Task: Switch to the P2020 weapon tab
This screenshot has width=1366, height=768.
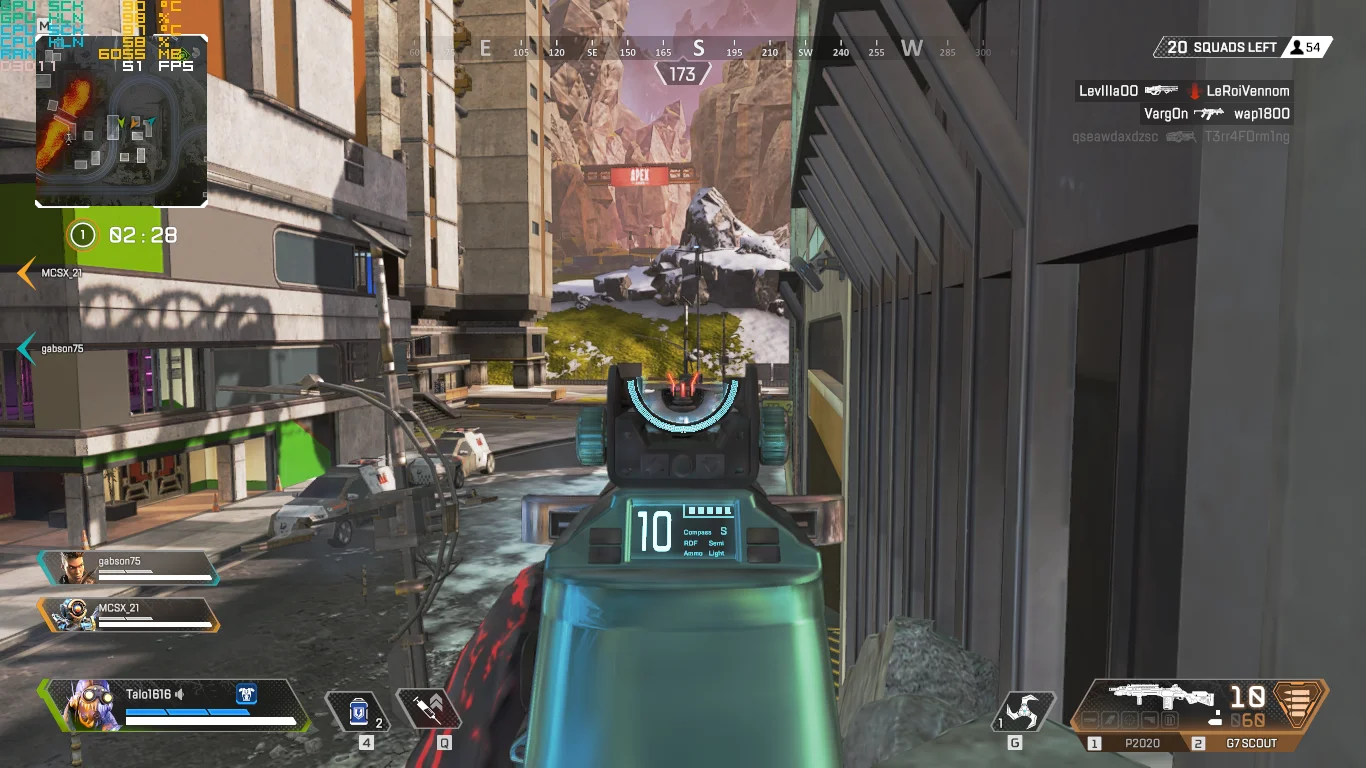Action: (x=1137, y=743)
